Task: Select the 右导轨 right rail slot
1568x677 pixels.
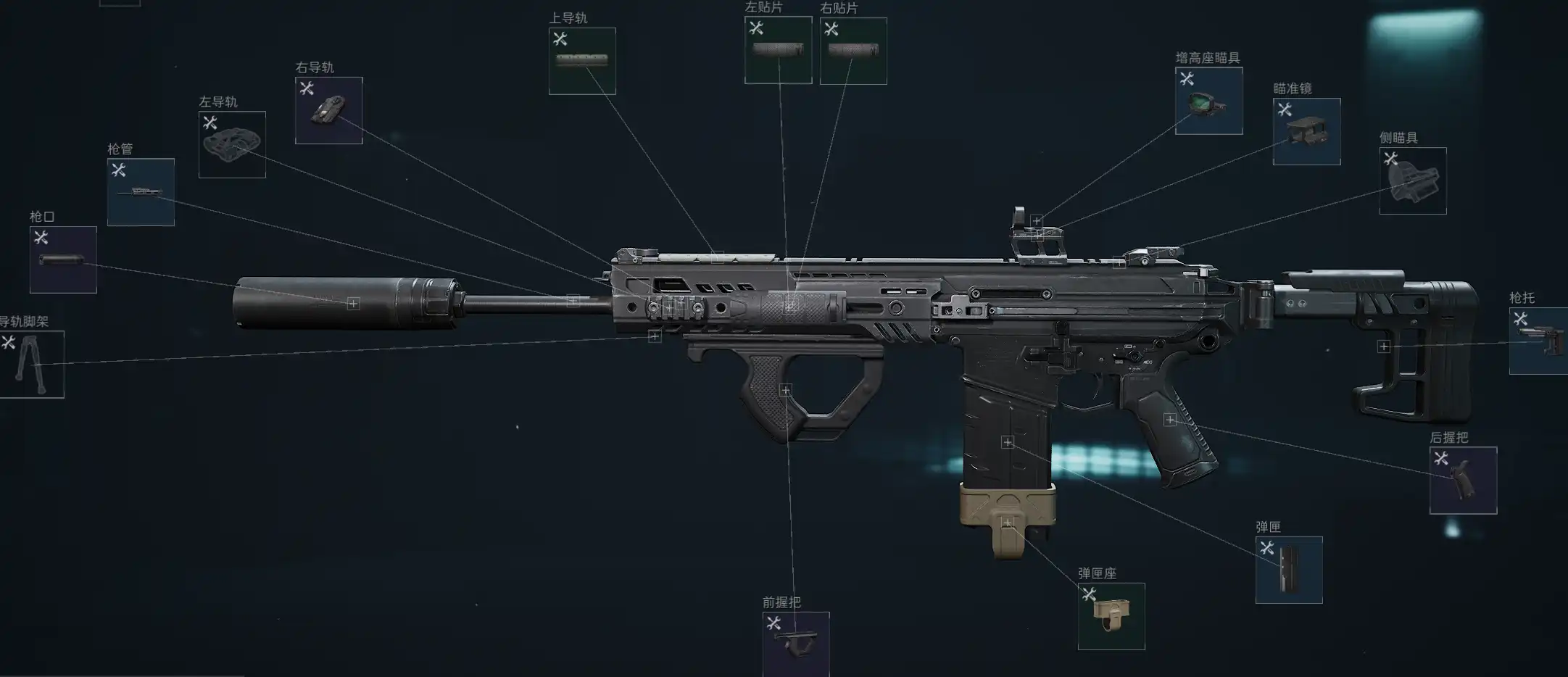Action: pos(328,110)
